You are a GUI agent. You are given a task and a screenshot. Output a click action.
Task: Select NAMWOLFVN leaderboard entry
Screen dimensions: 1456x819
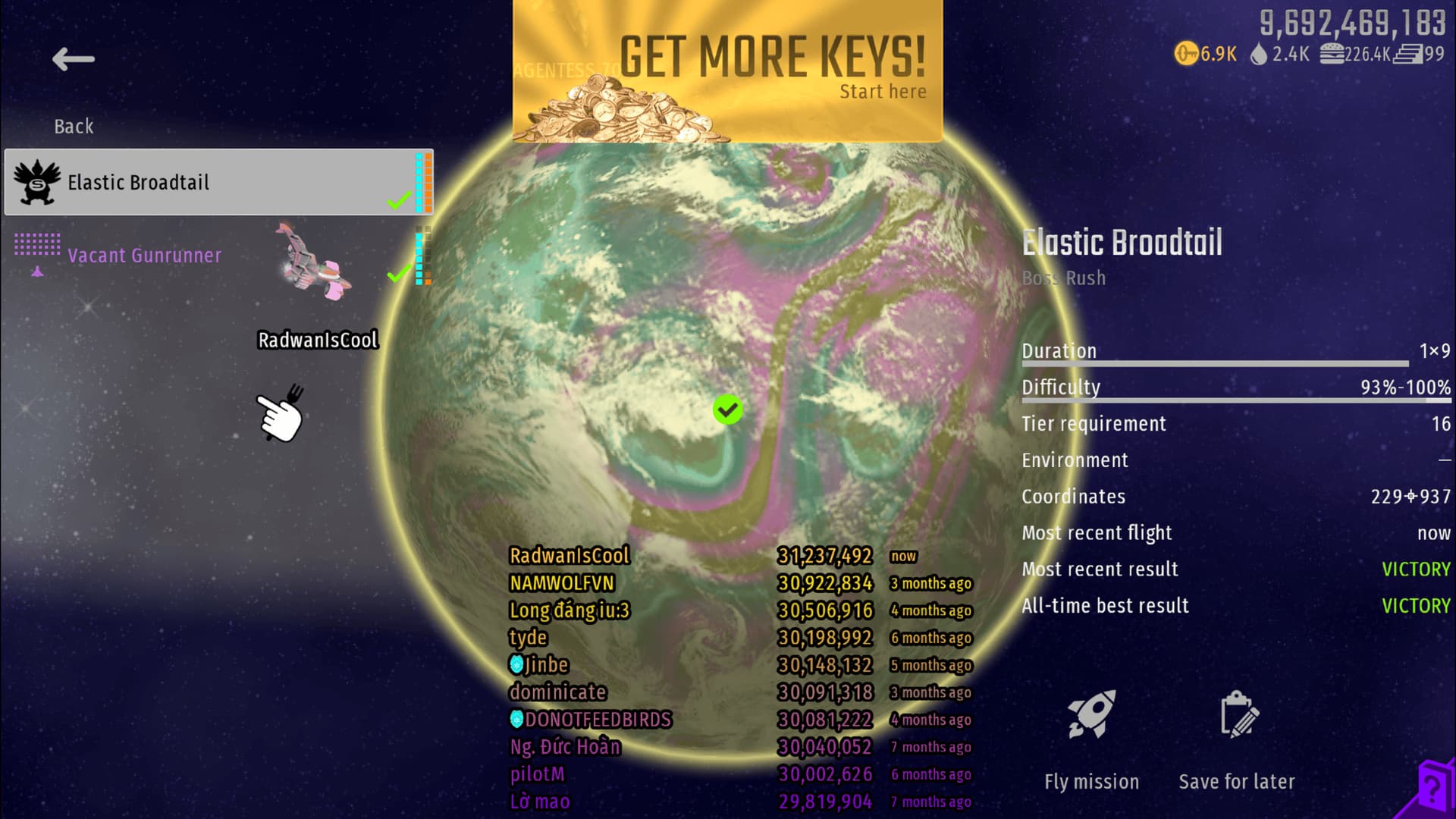coord(562,583)
